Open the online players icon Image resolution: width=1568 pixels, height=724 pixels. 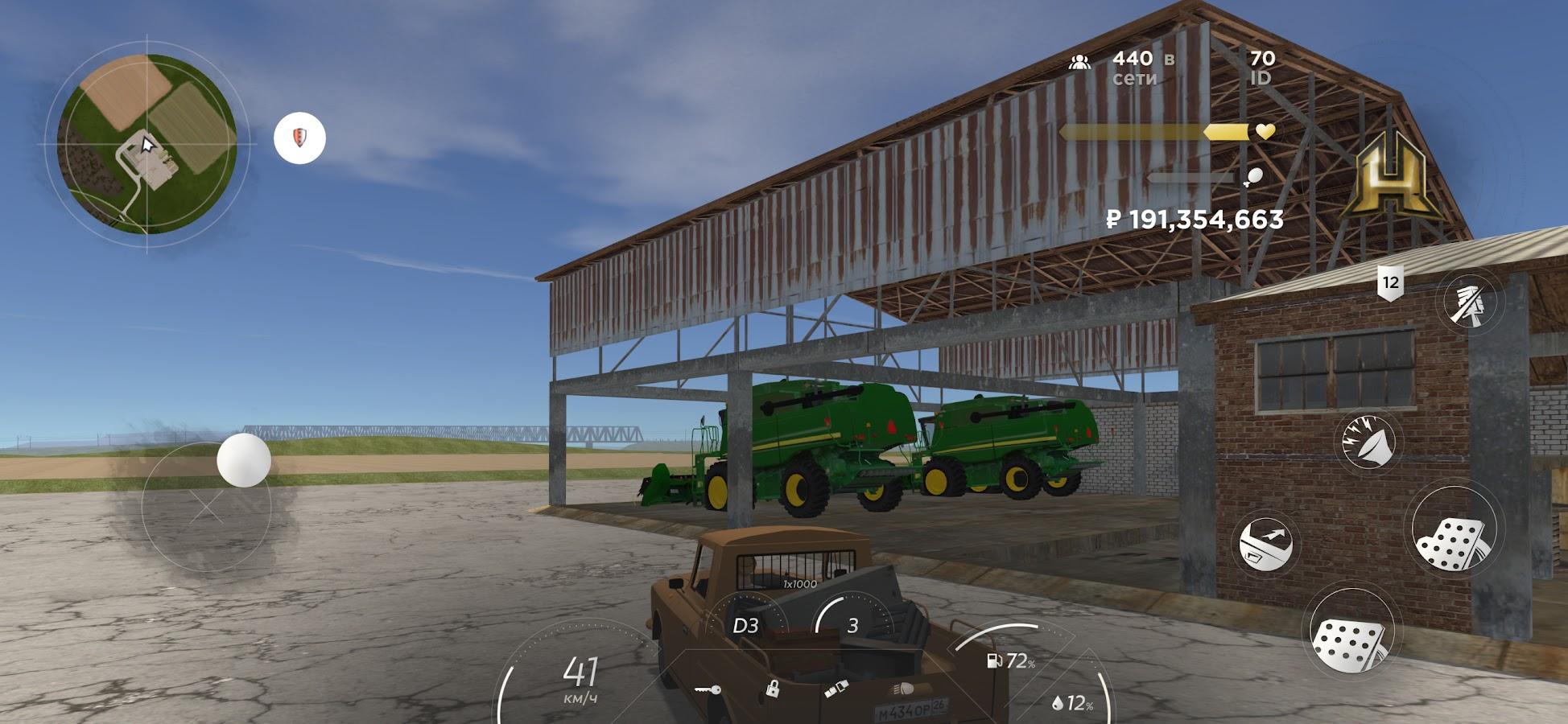1079,62
